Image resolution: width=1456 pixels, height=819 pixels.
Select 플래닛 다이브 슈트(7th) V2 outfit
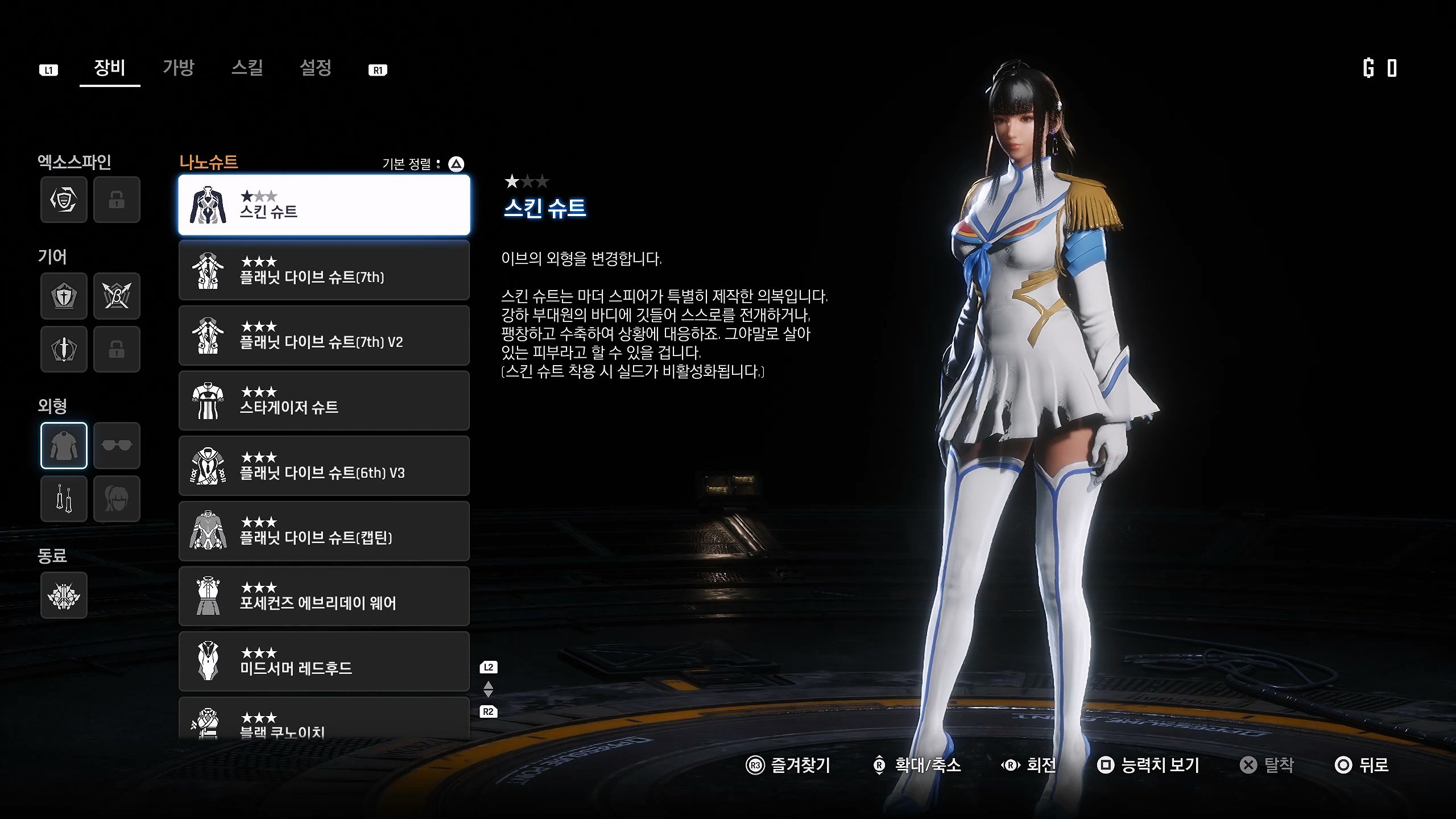click(324, 336)
